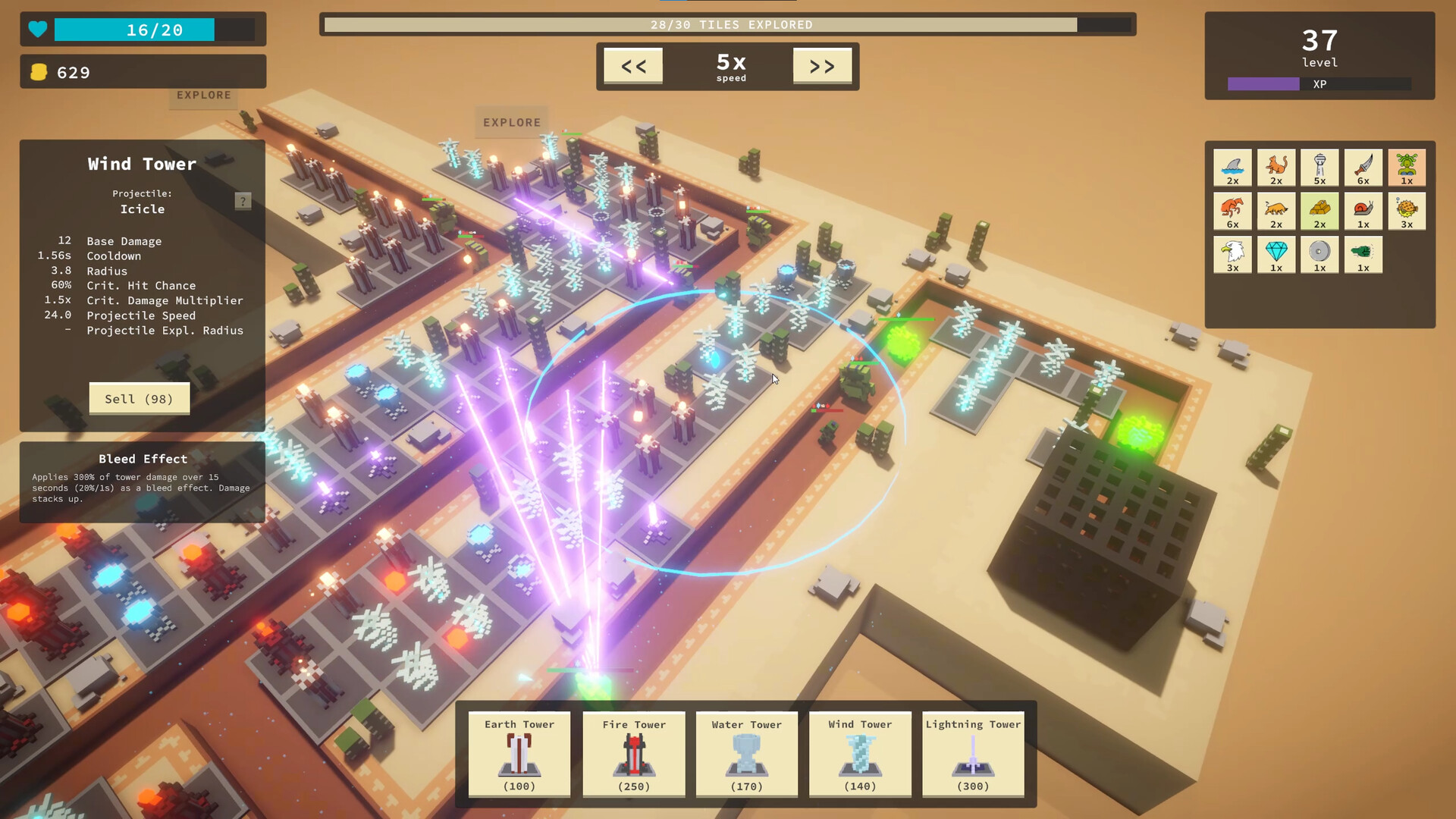
Task: Click the 5x watchtower perk icon
Action: click(1319, 168)
